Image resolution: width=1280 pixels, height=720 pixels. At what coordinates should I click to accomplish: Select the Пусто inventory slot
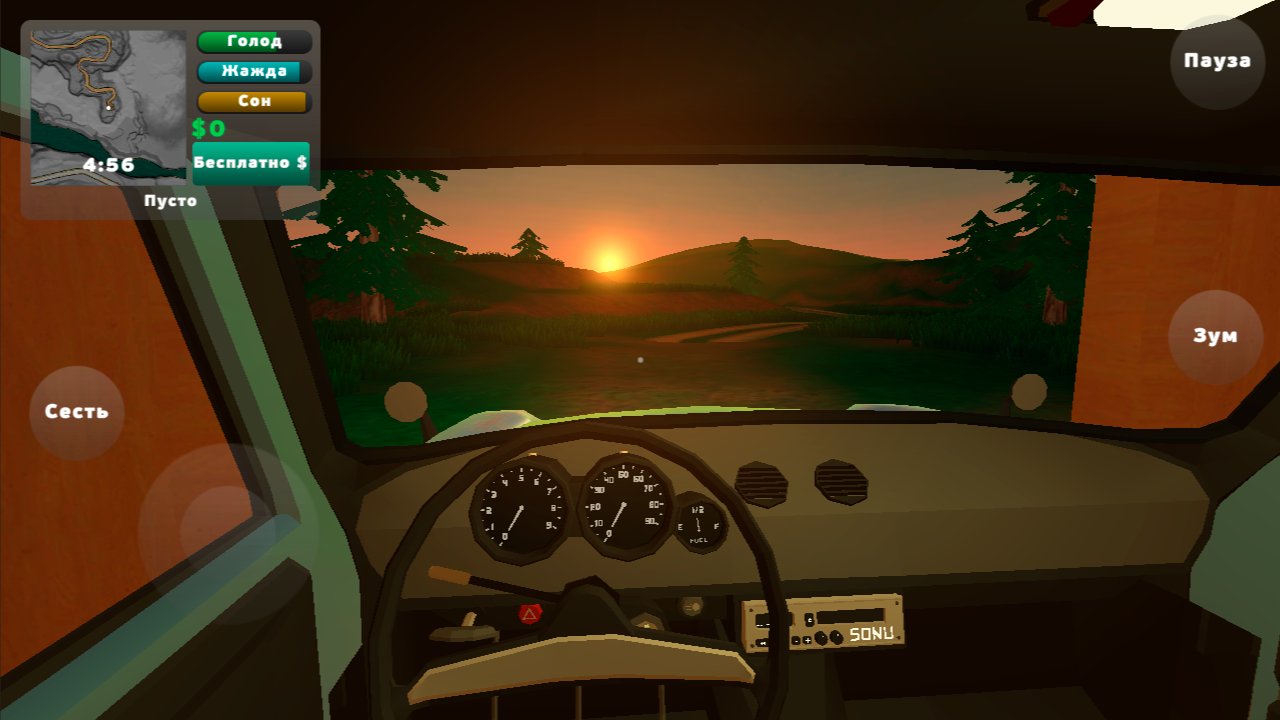click(172, 200)
